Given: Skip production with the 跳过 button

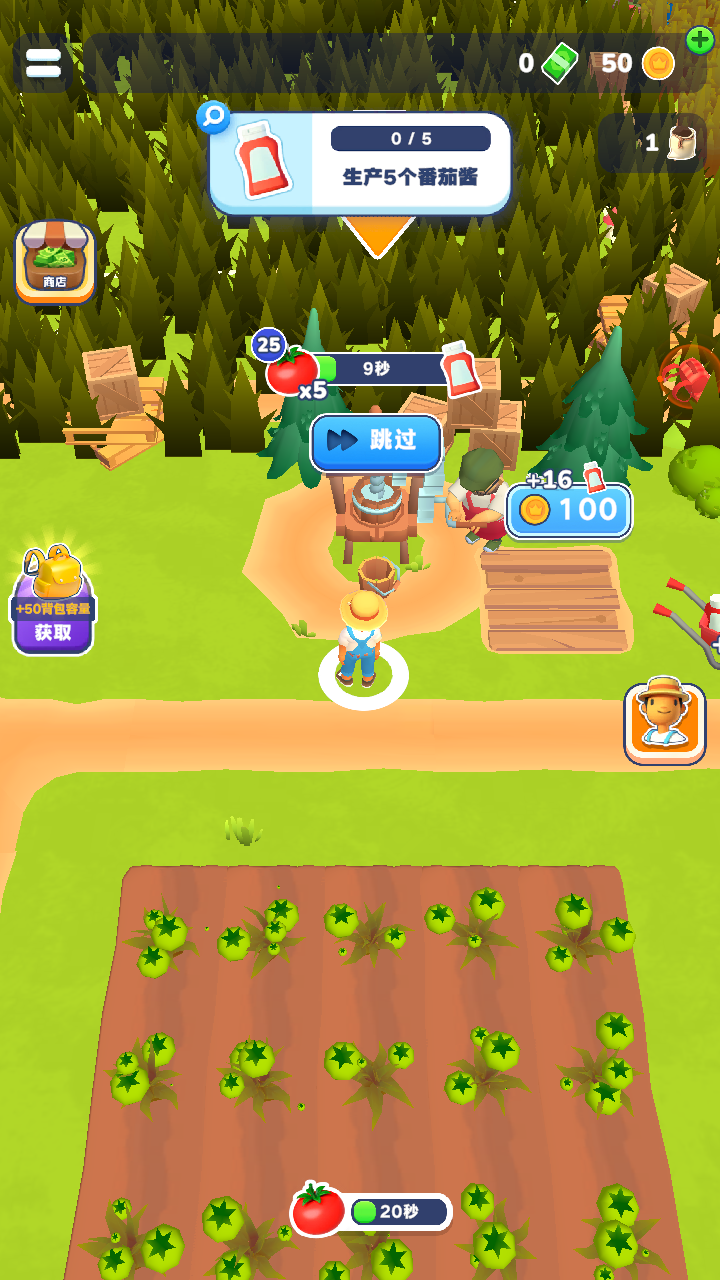Looking at the screenshot, I should (376, 442).
